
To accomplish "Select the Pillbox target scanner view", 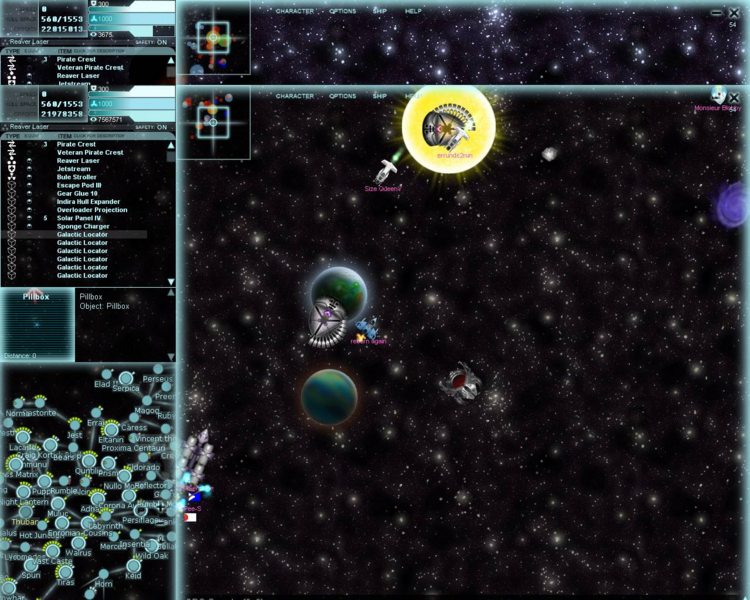I will click(37, 327).
